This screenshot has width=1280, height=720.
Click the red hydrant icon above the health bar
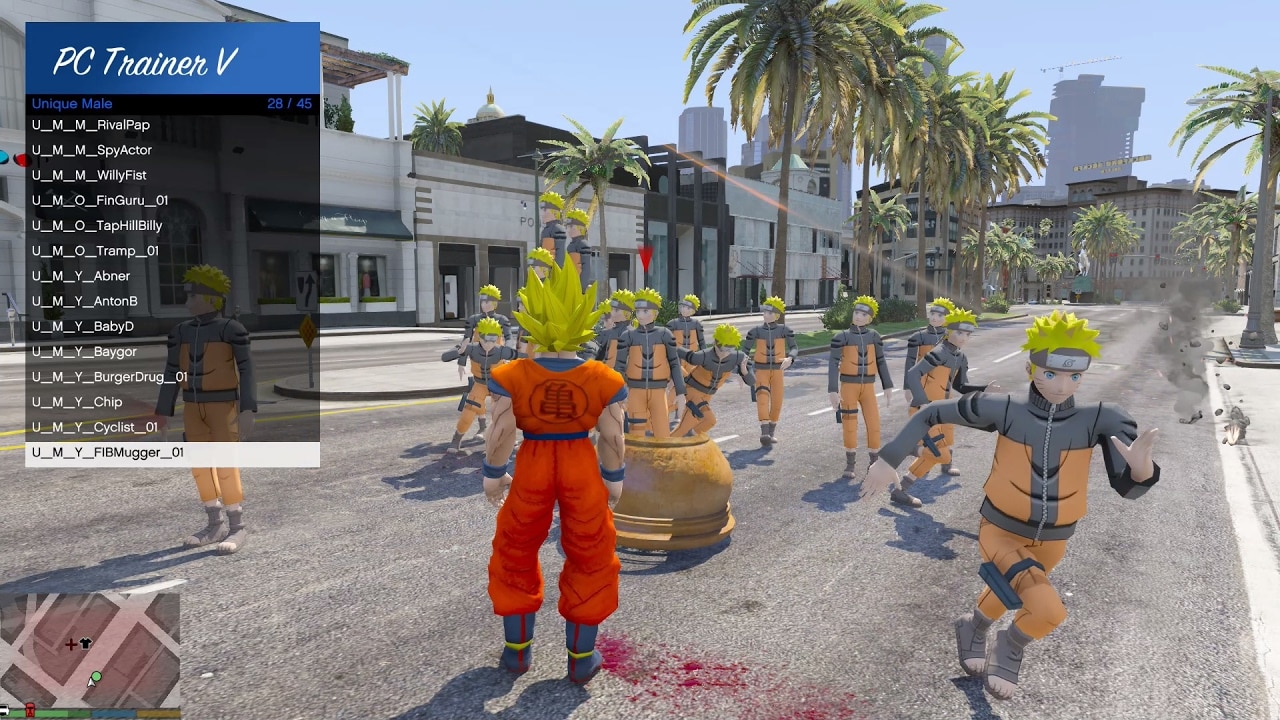click(30, 710)
